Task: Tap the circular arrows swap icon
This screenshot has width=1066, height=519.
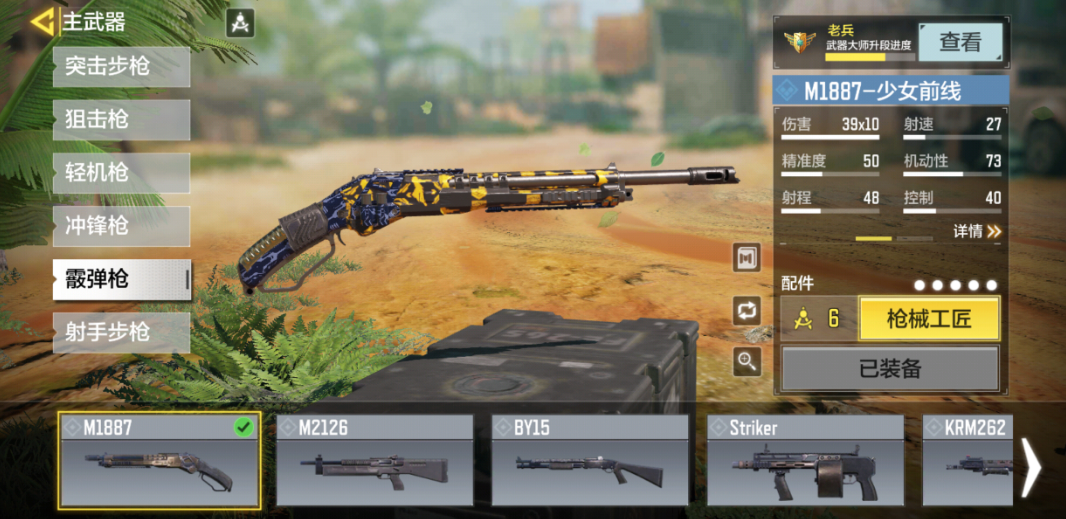Action: tap(747, 310)
